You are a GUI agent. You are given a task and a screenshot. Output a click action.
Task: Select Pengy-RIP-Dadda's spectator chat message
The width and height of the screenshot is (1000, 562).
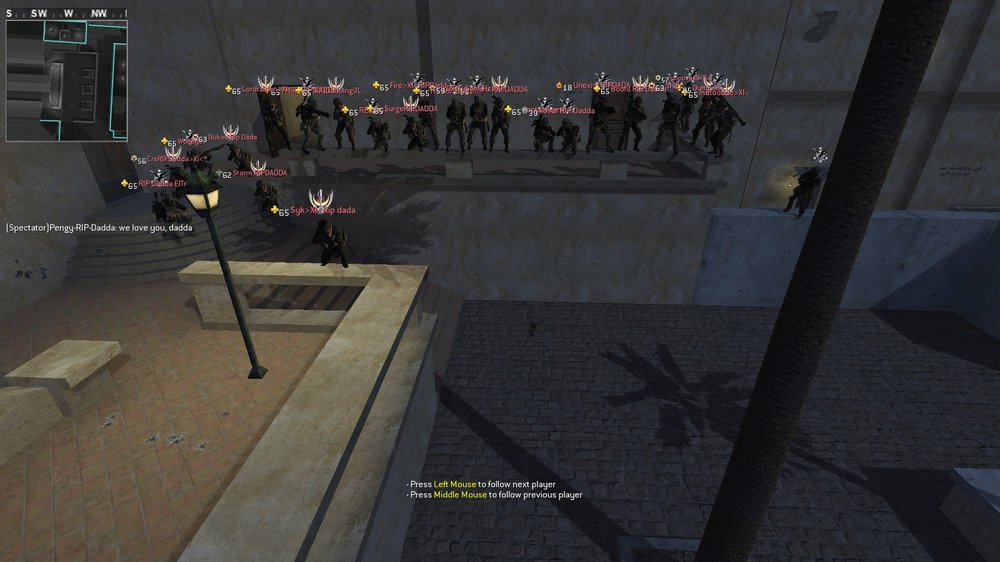pyautogui.click(x=98, y=228)
